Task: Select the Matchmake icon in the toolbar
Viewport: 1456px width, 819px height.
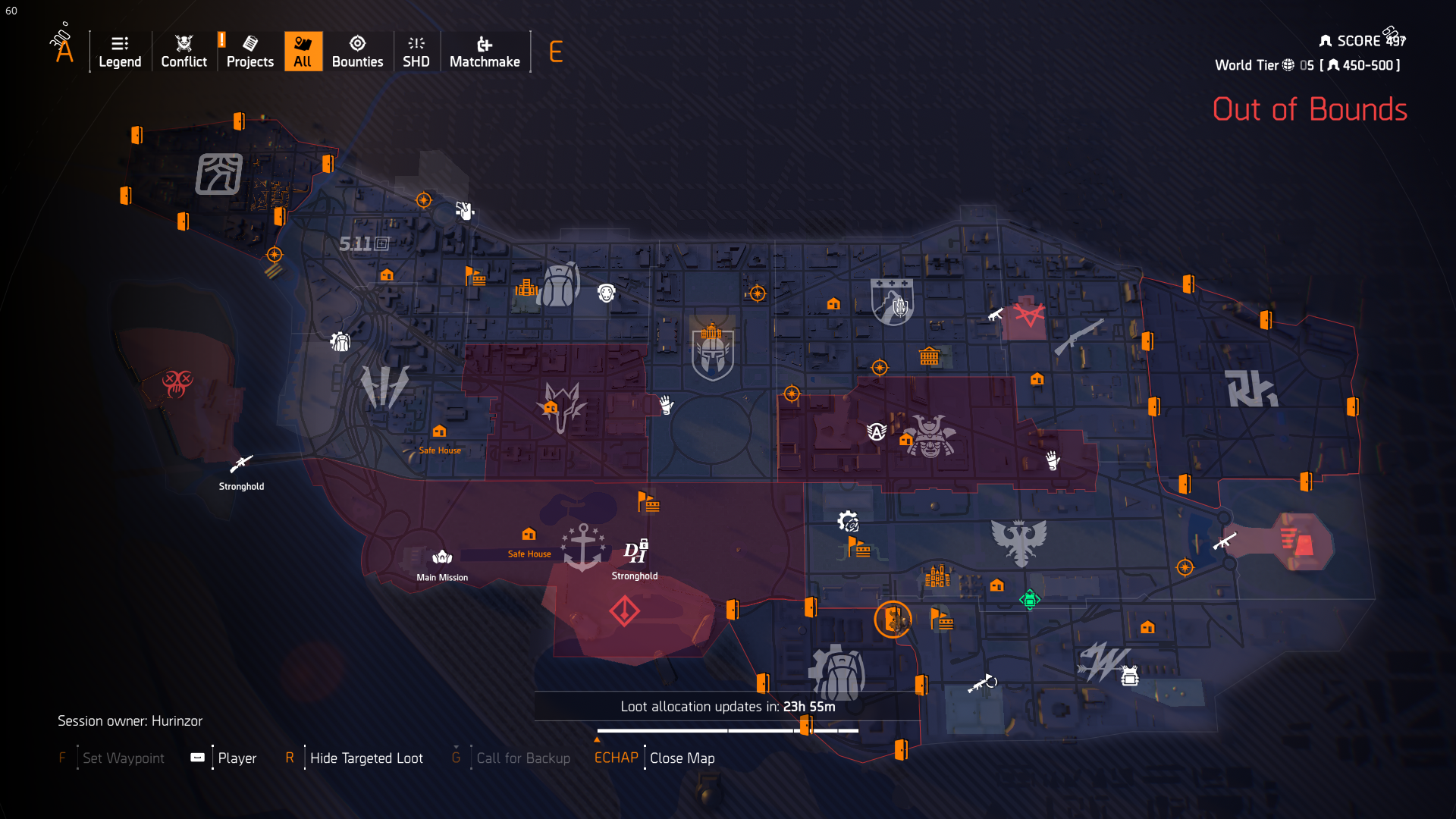Action: (485, 51)
